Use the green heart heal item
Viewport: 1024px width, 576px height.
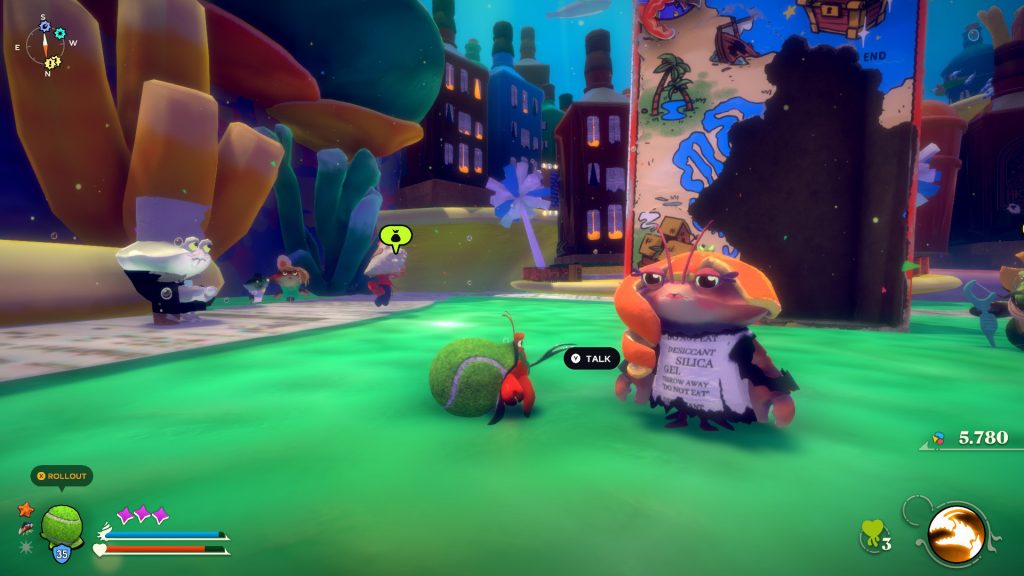click(x=871, y=535)
